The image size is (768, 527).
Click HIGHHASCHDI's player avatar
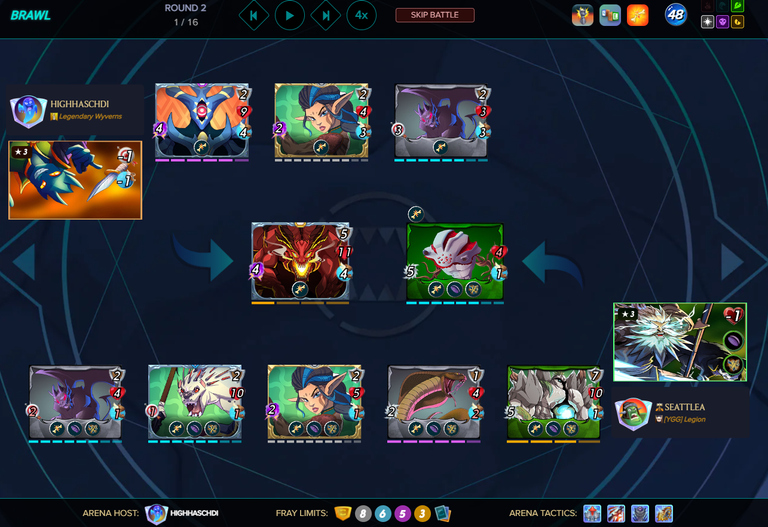coord(28,110)
